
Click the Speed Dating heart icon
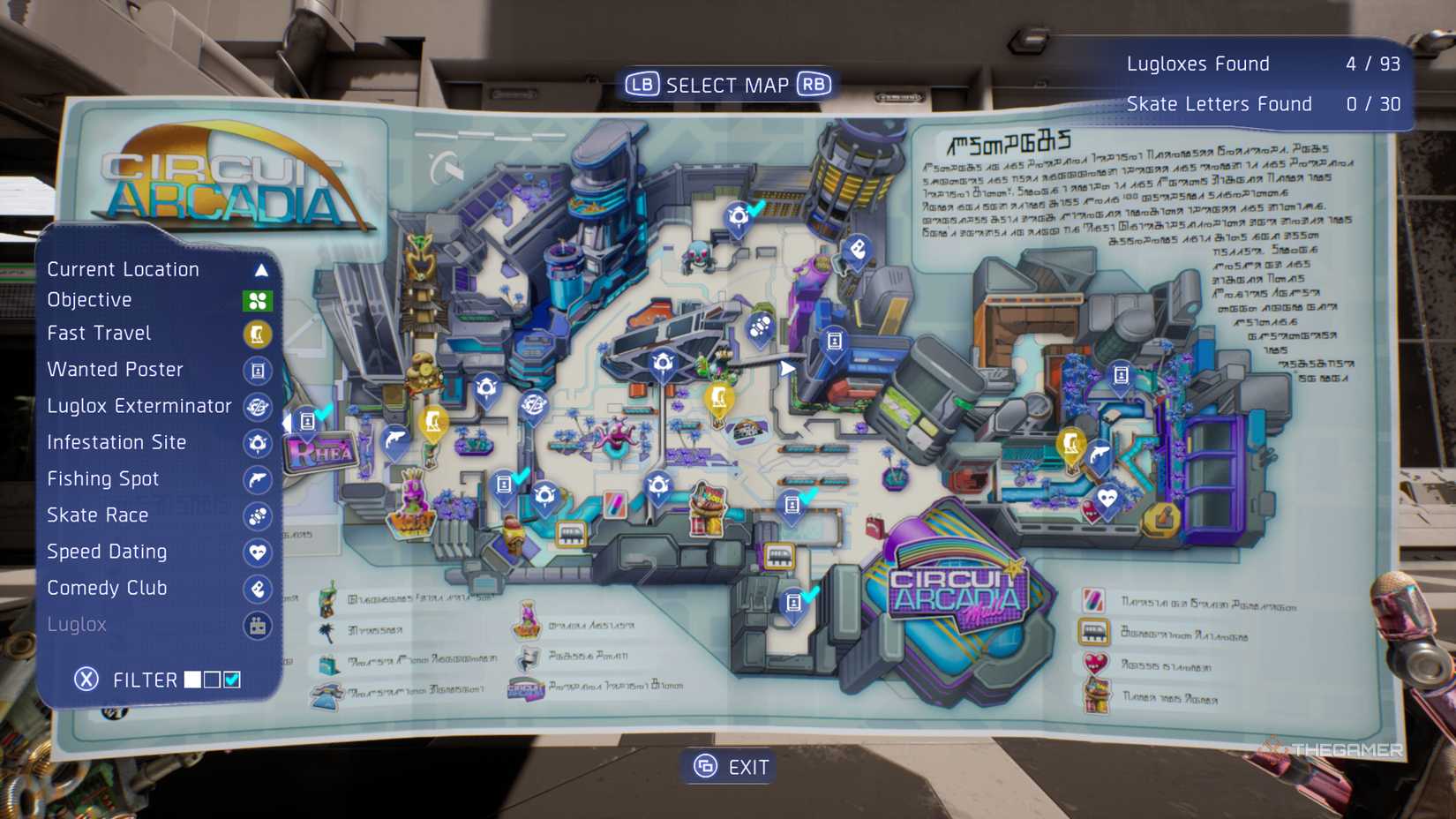click(x=257, y=552)
